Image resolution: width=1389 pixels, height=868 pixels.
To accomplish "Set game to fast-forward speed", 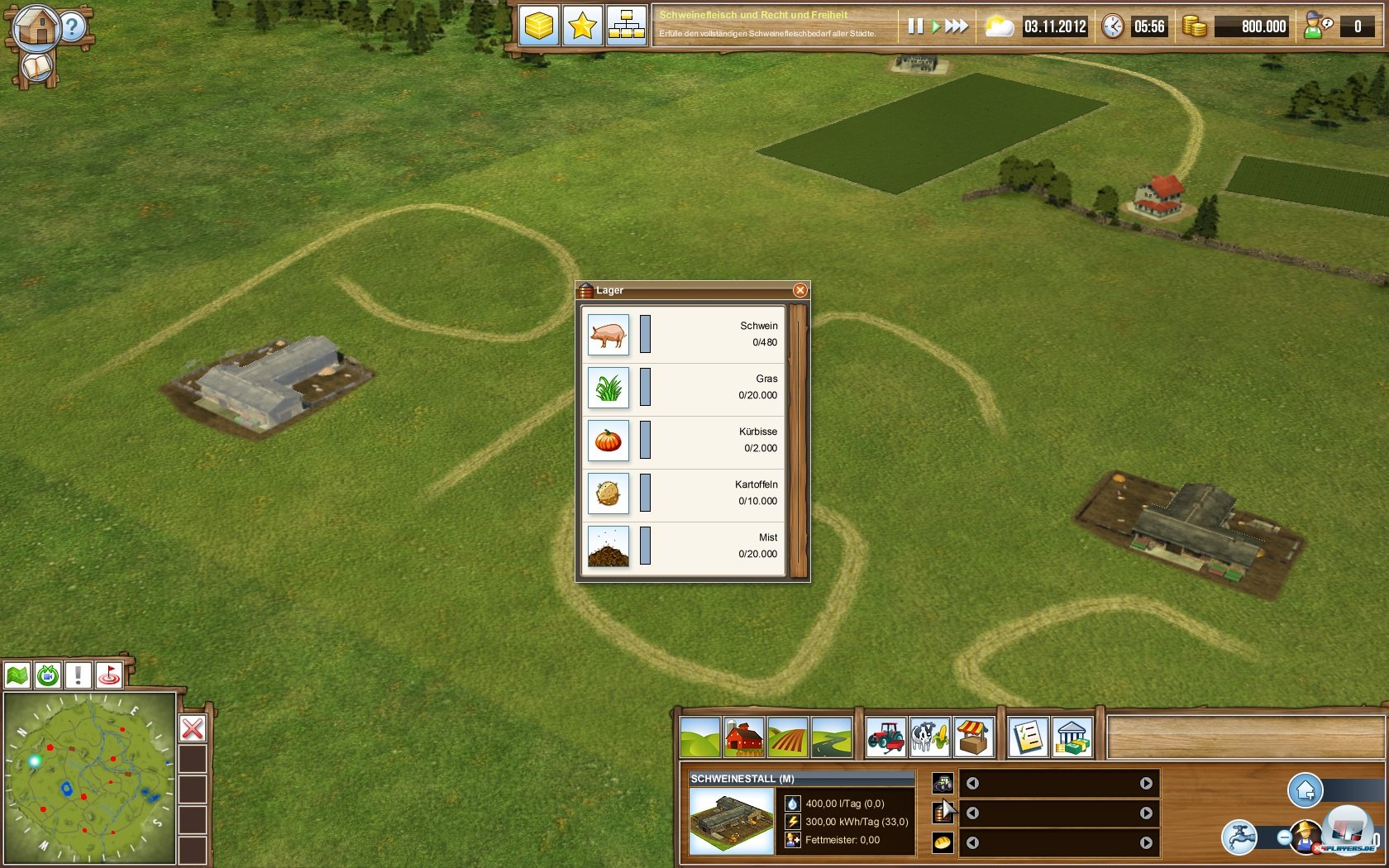I will click(x=957, y=26).
